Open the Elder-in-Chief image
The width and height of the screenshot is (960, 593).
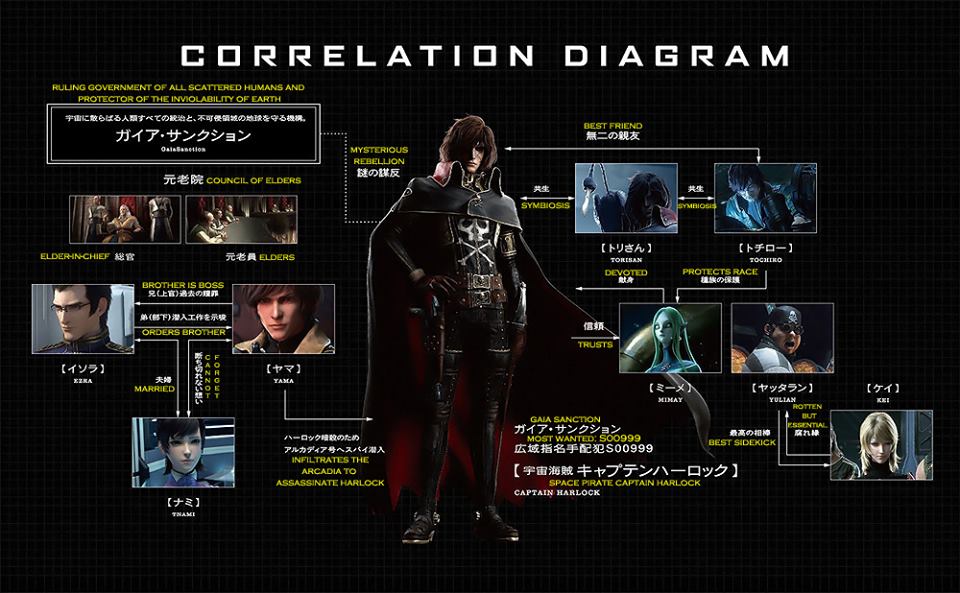(125, 219)
